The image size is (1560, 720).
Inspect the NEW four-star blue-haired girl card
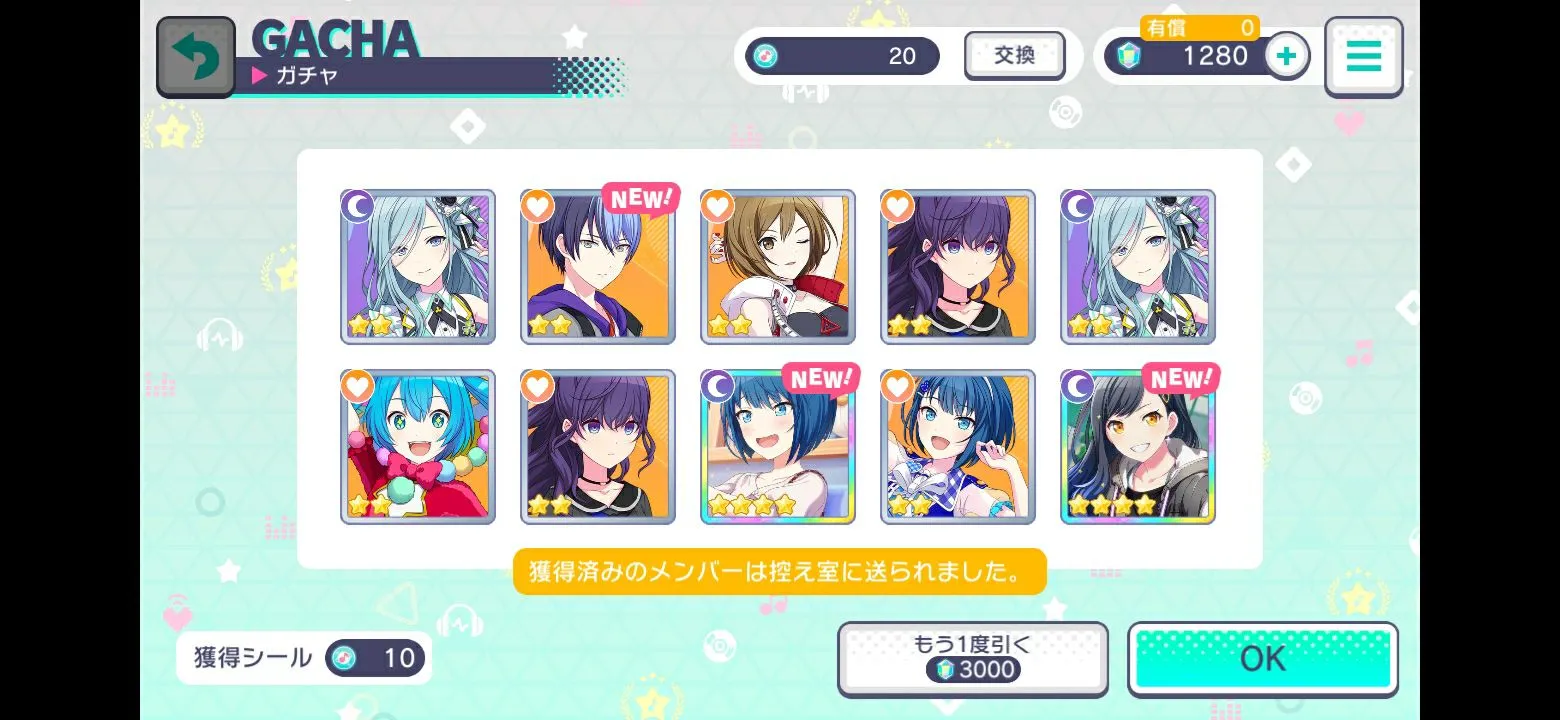pyautogui.click(x=778, y=447)
